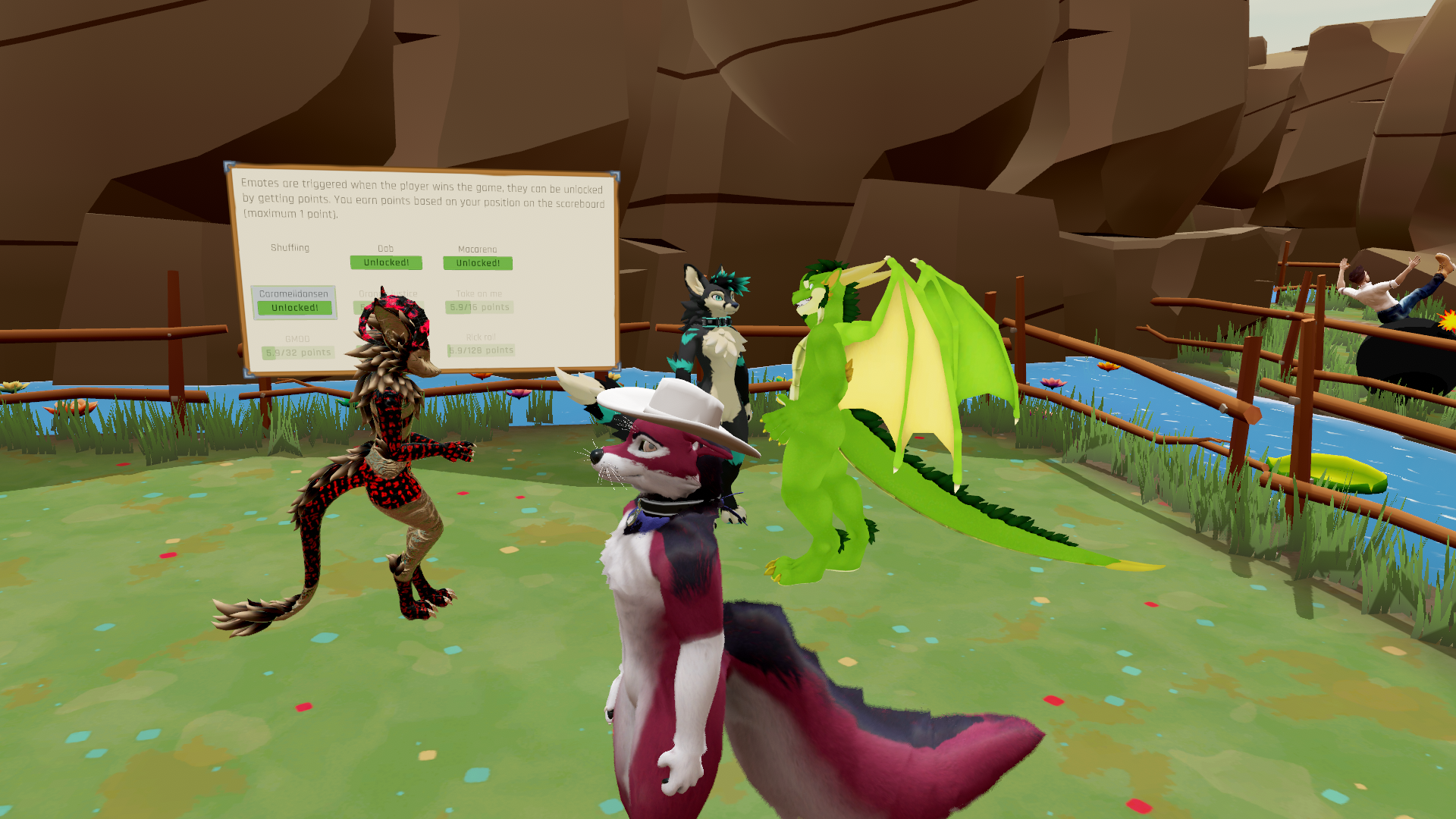Screen dimensions: 1456x819
Task: Select the Shuffling emote
Action: 290,249
